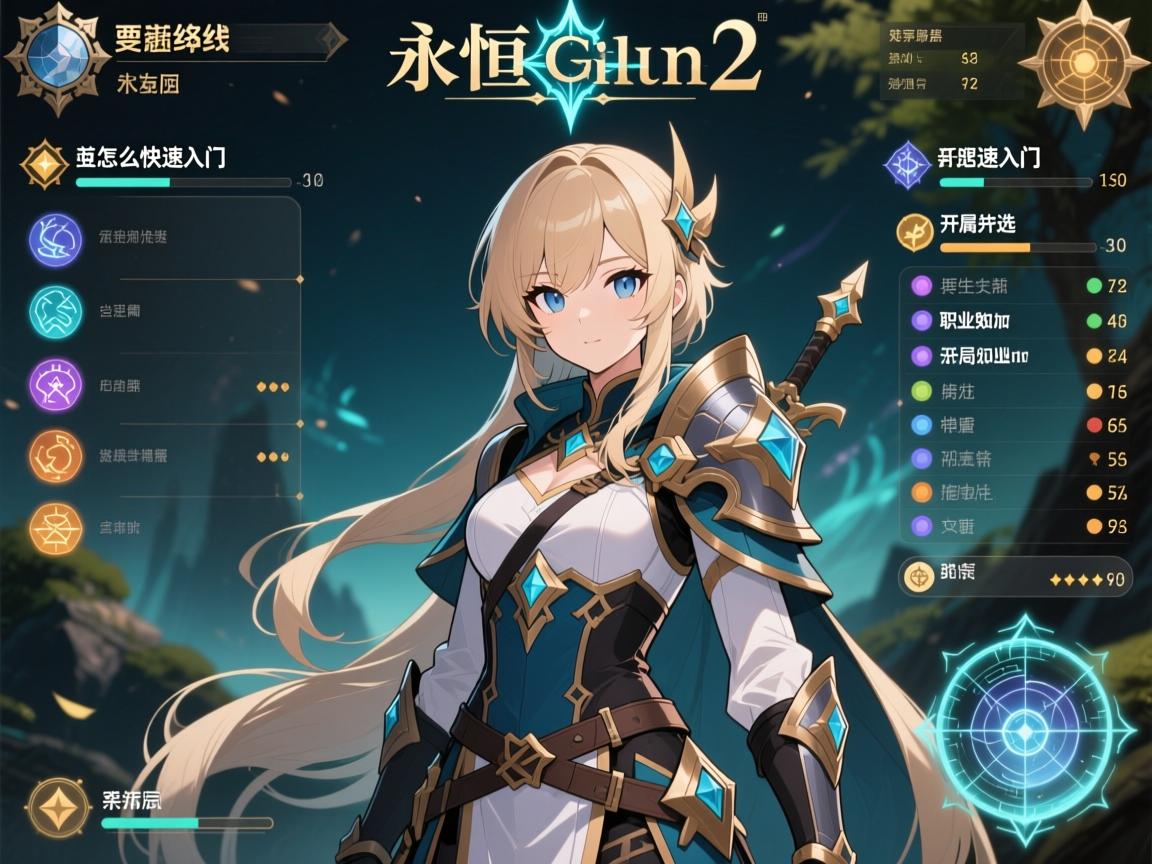1152x864 pixels.
Task: Click the blue-purple diamond rune icon
Action: point(908,165)
